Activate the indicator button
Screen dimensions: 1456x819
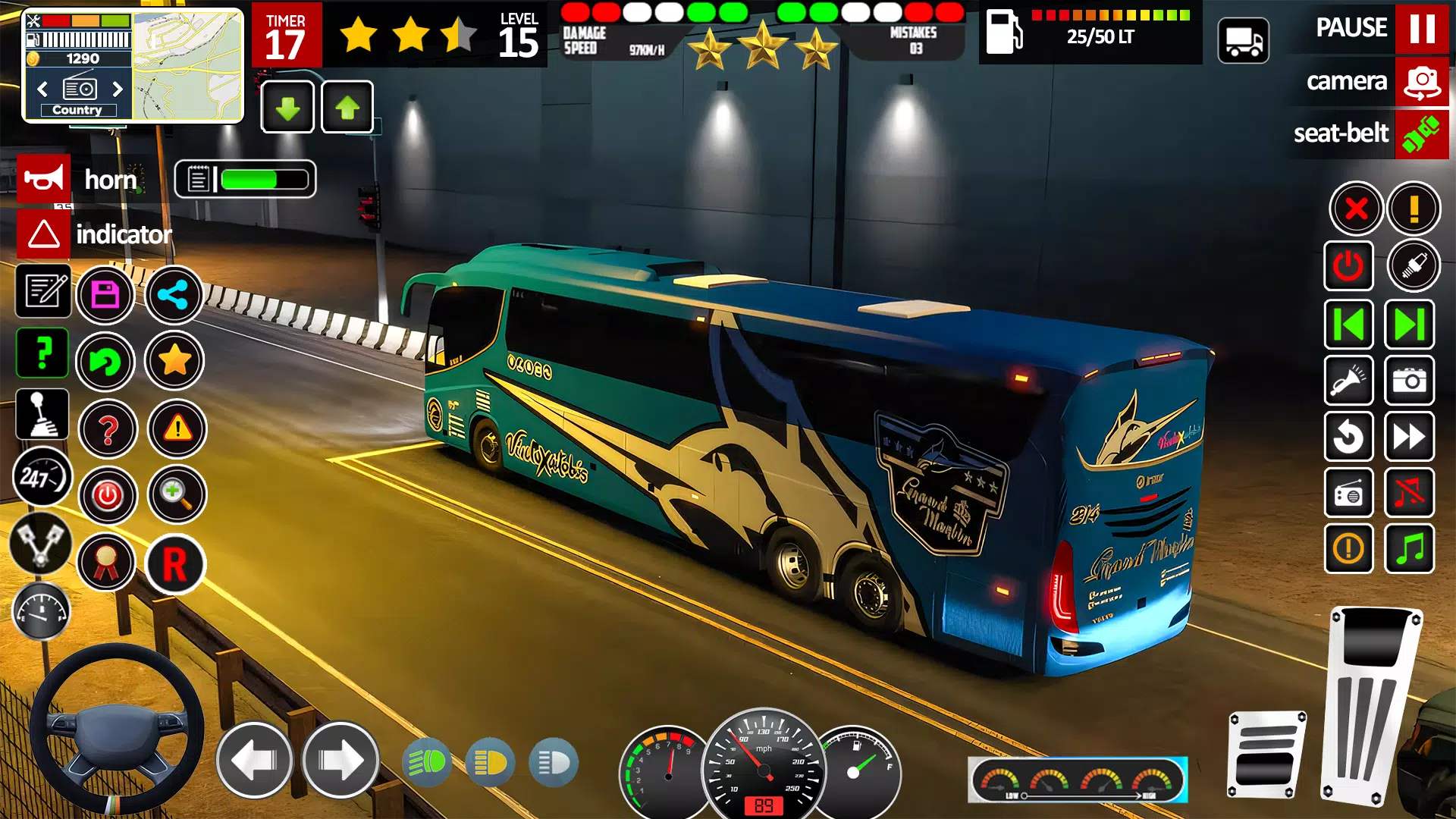point(43,234)
